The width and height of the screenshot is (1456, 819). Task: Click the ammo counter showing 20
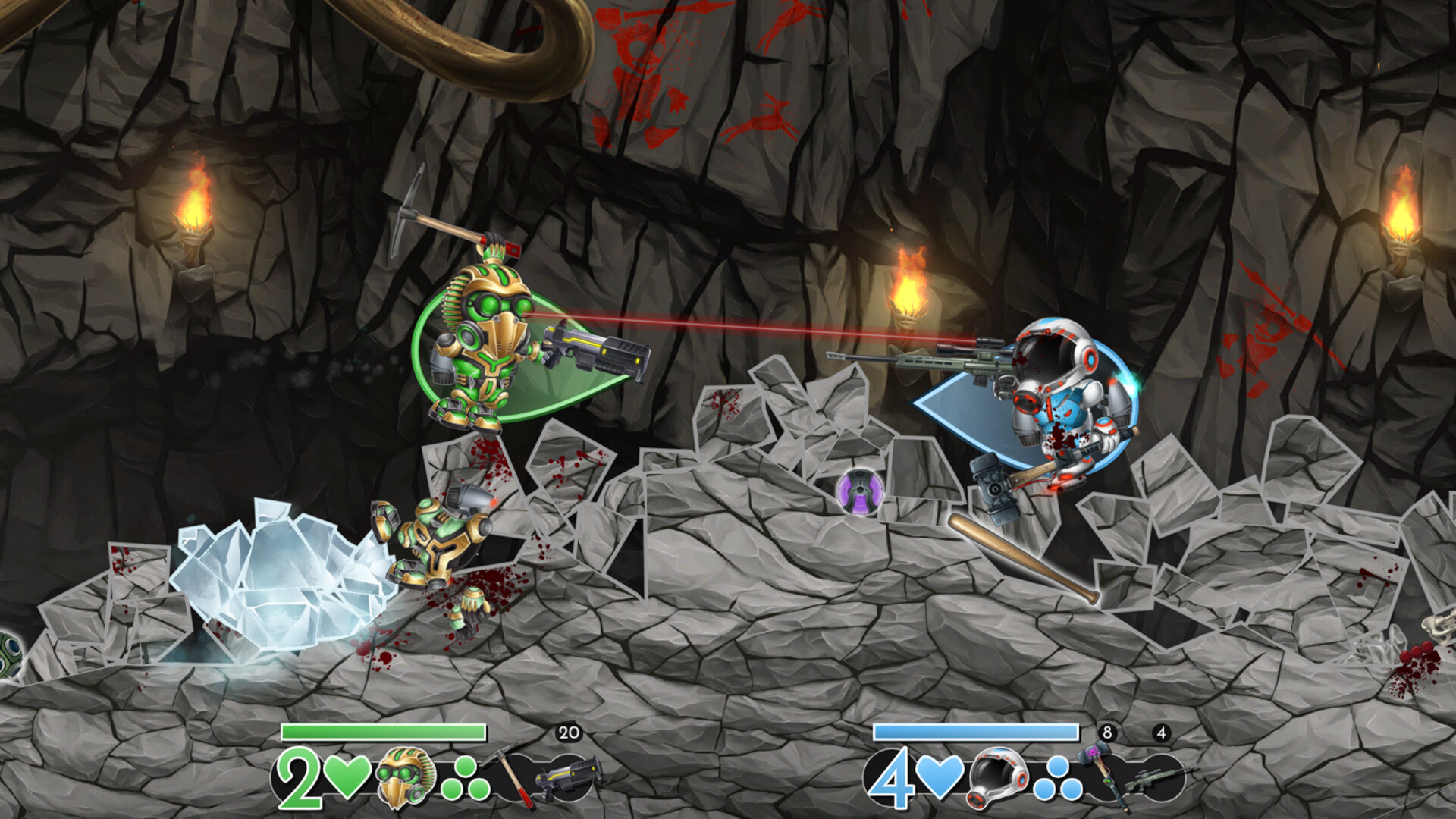coord(568,733)
